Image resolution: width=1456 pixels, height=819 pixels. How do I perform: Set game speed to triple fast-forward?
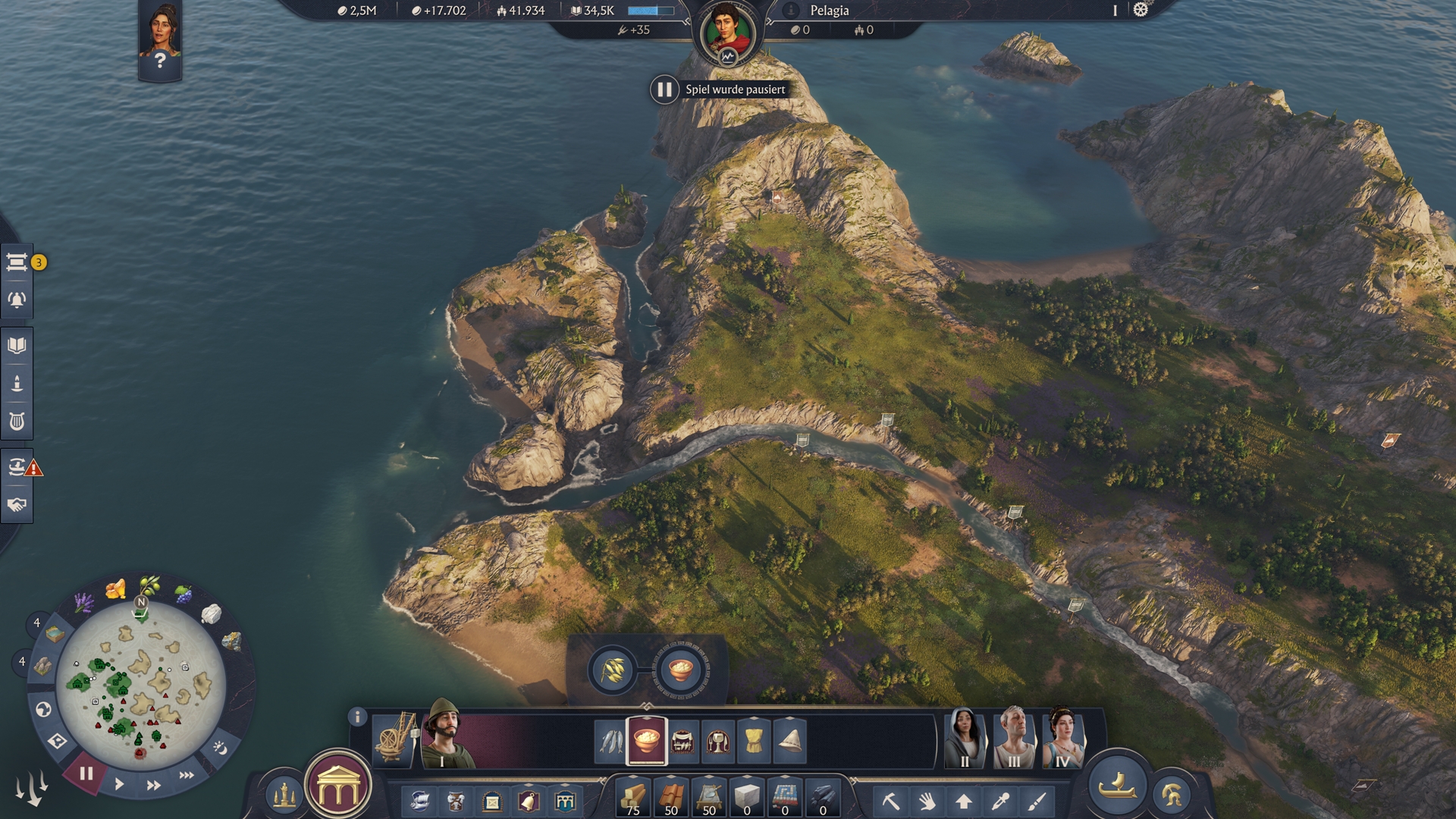tap(187, 775)
